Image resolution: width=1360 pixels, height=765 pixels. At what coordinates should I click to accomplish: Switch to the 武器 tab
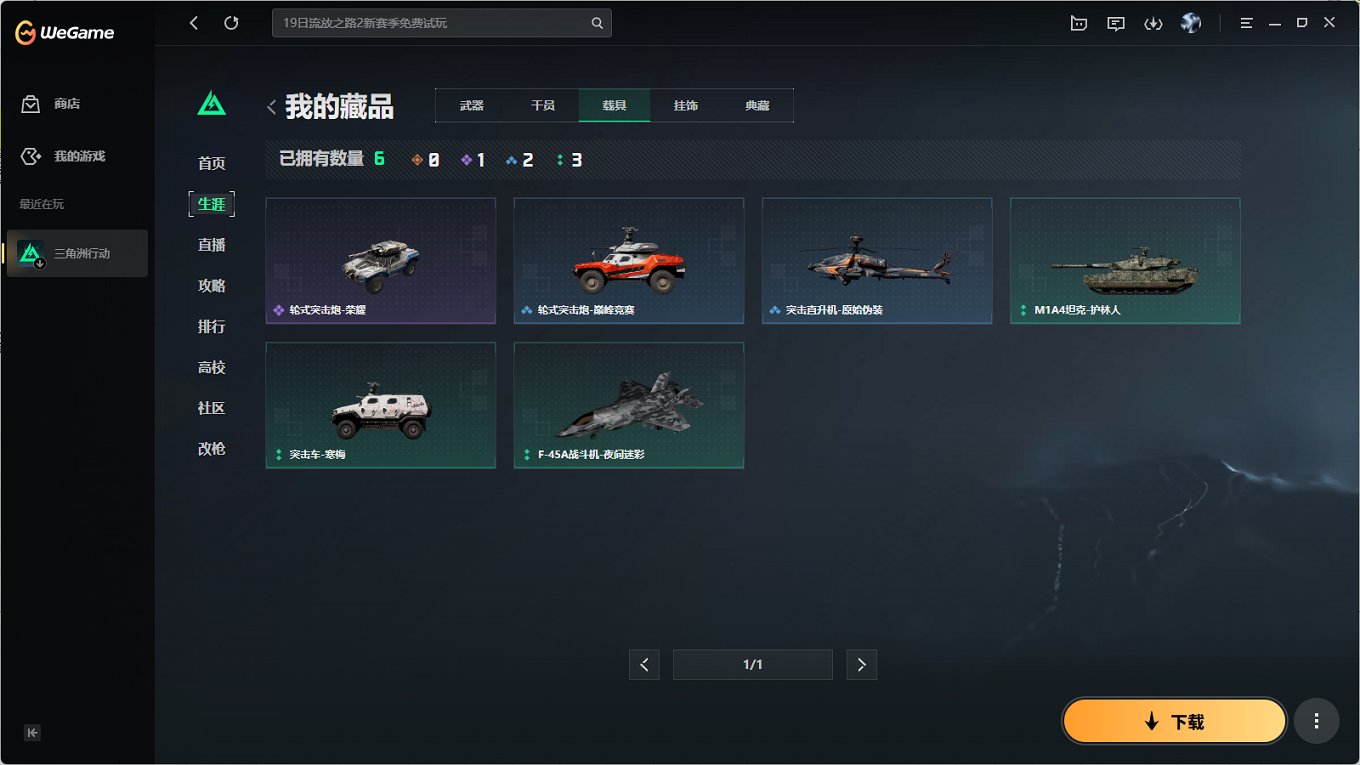tap(470, 104)
